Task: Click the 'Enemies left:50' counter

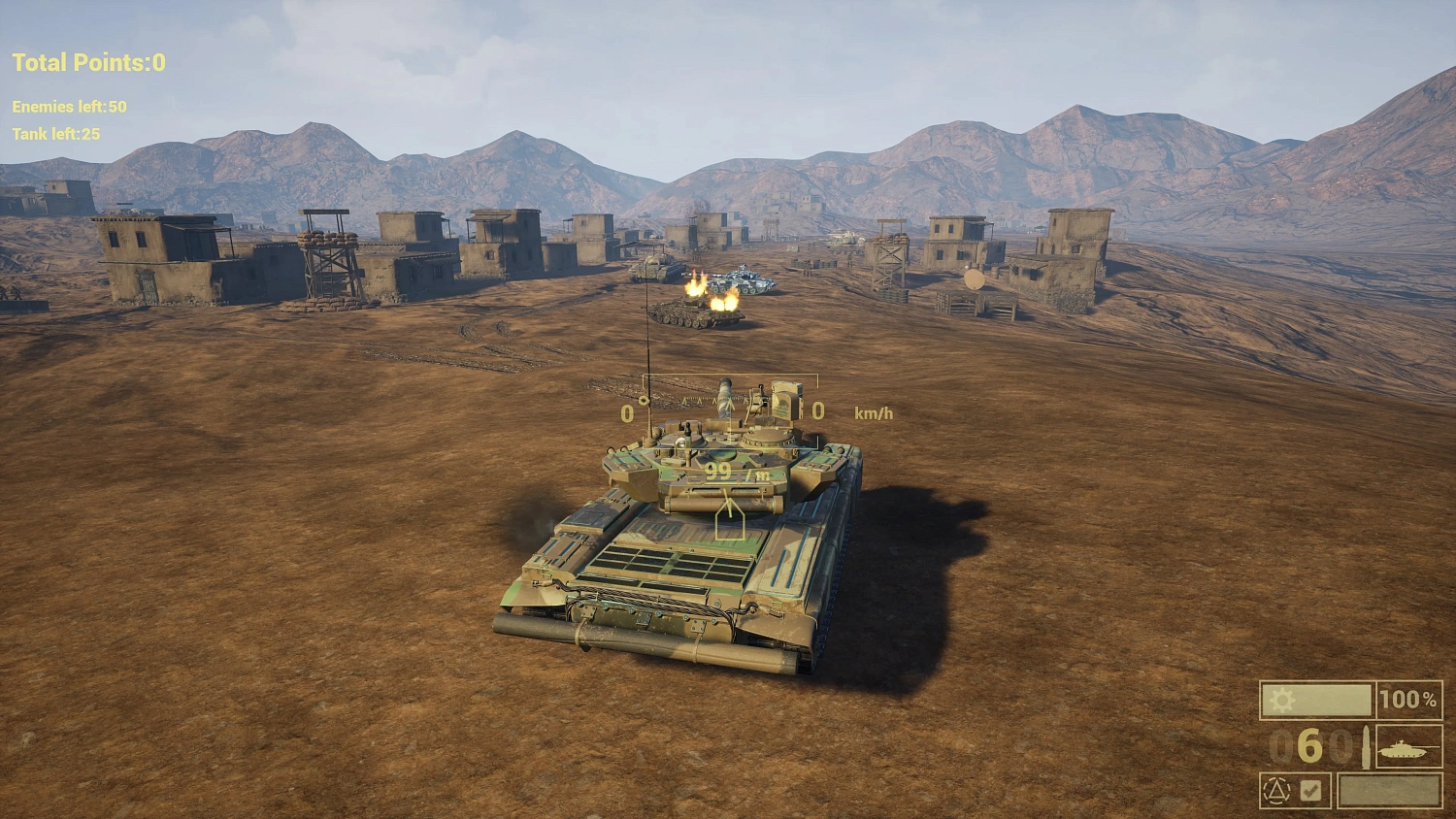Action: pos(64,109)
